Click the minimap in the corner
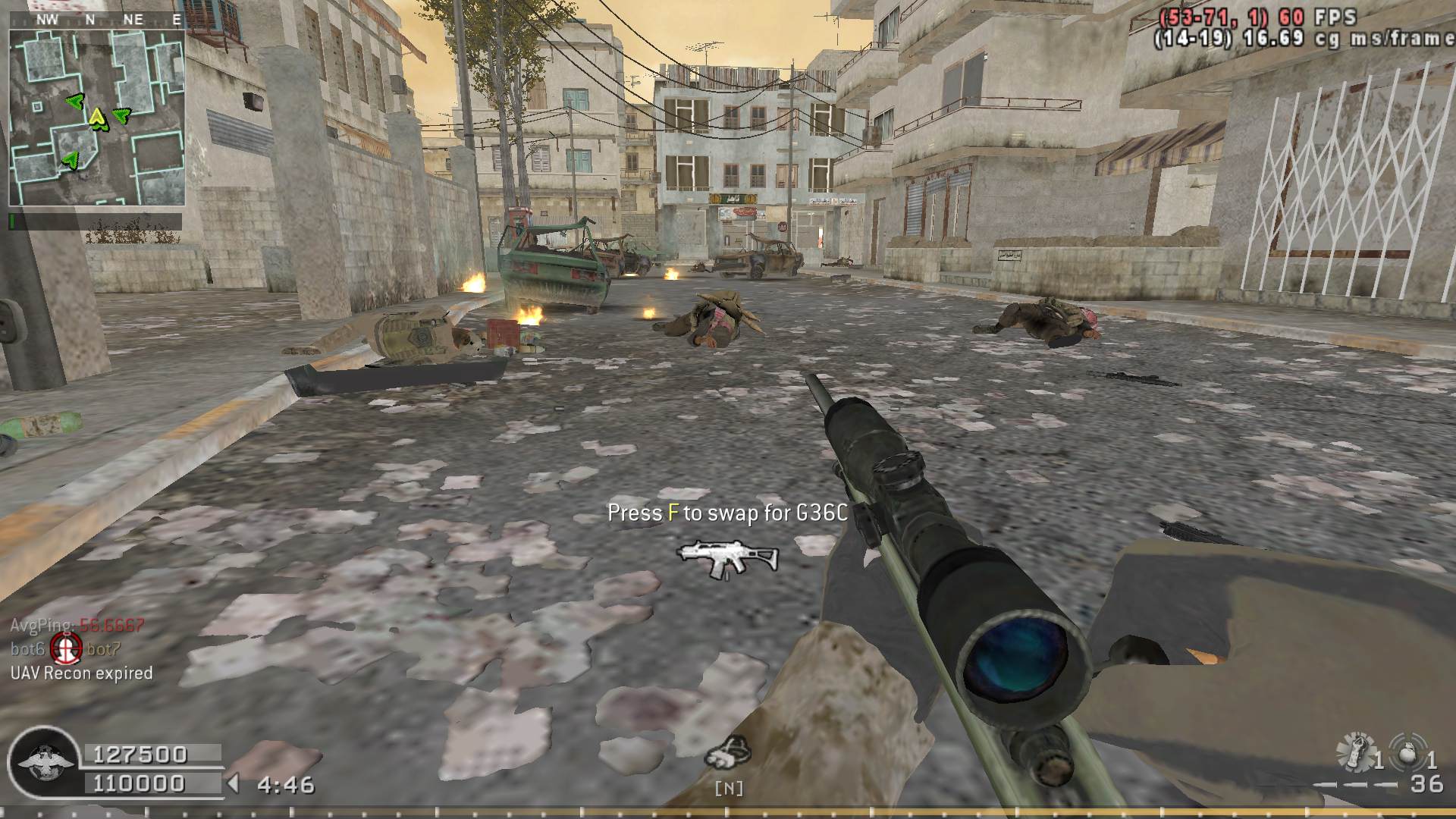This screenshot has width=1456, height=819. [97, 118]
